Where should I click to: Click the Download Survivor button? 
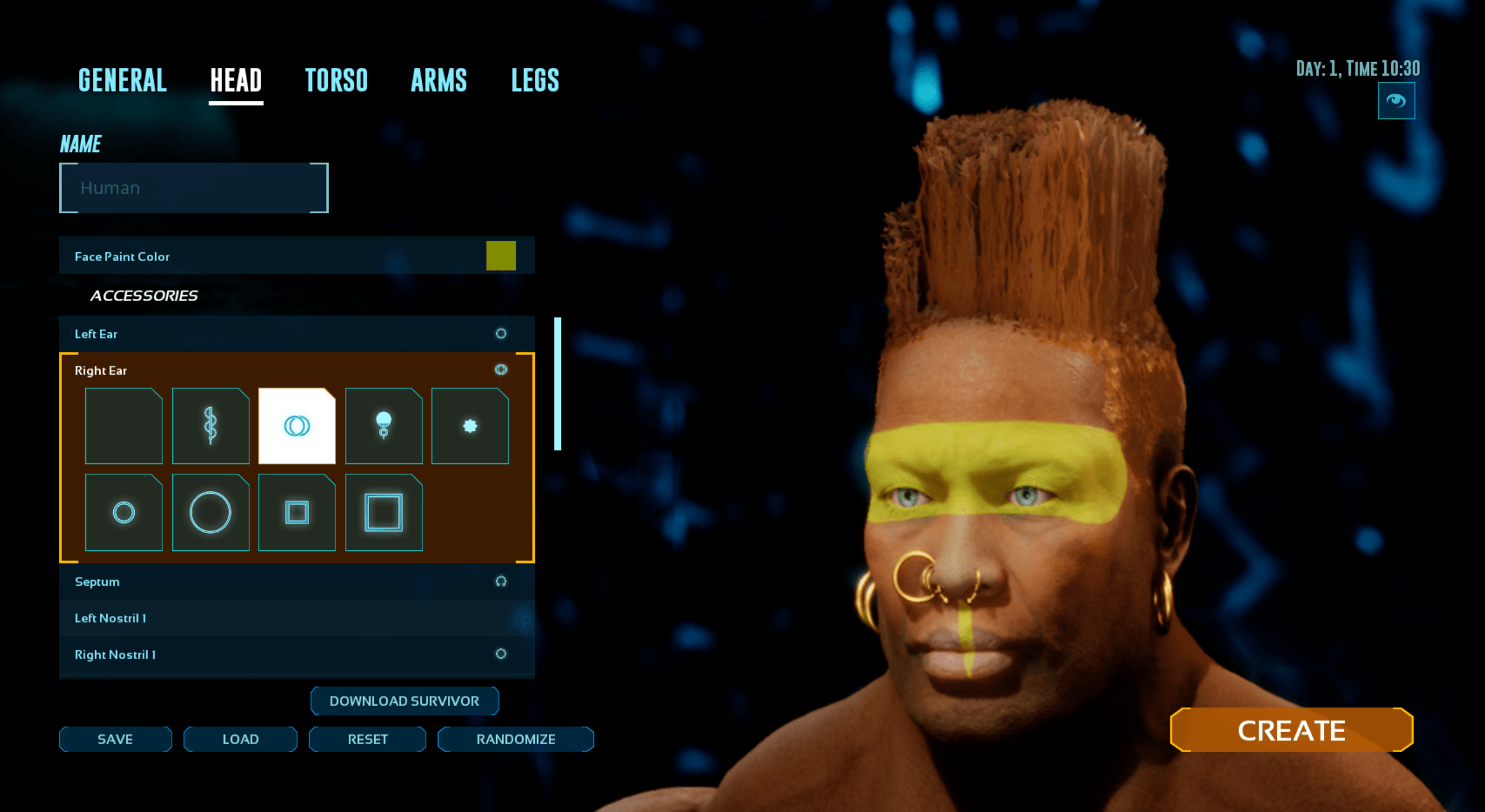tap(404, 701)
